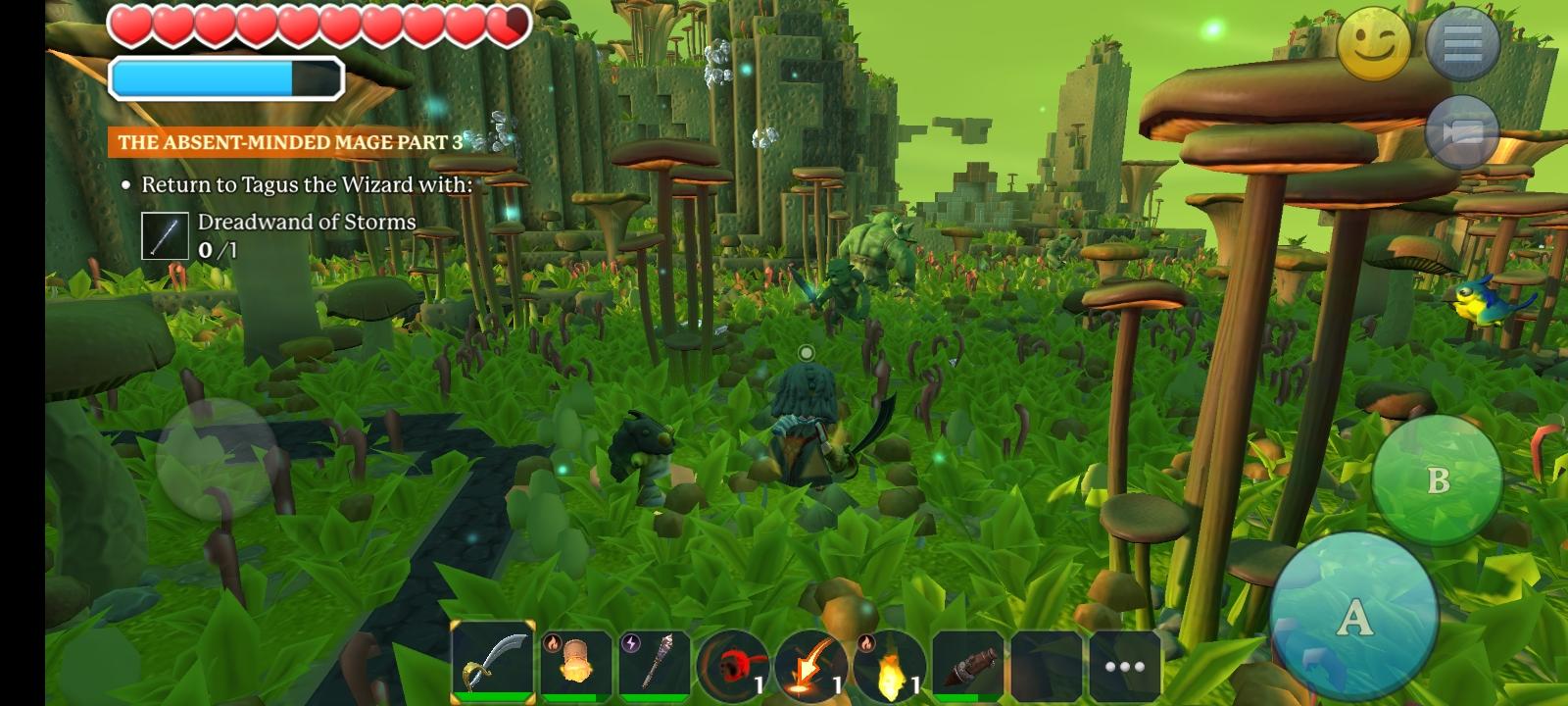
Task: Equip the lightning mace from hotbar
Action: [x=655, y=664]
